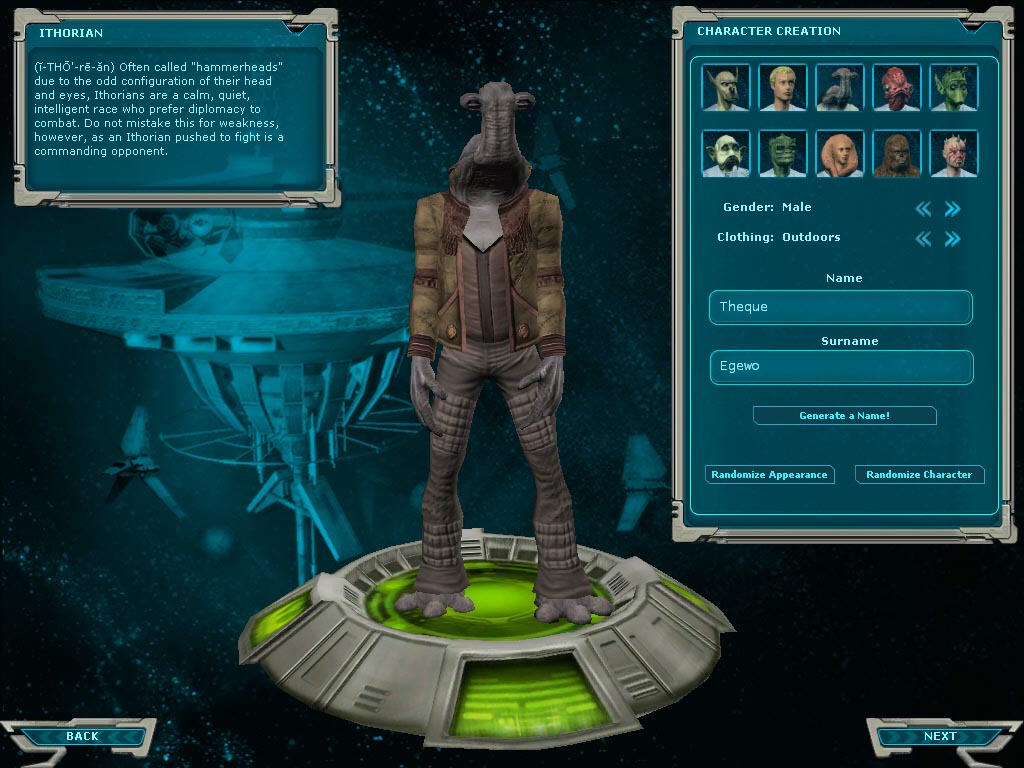Click the Randomize Character button
The height and width of the screenshot is (768, 1024).
pyautogui.click(x=919, y=474)
